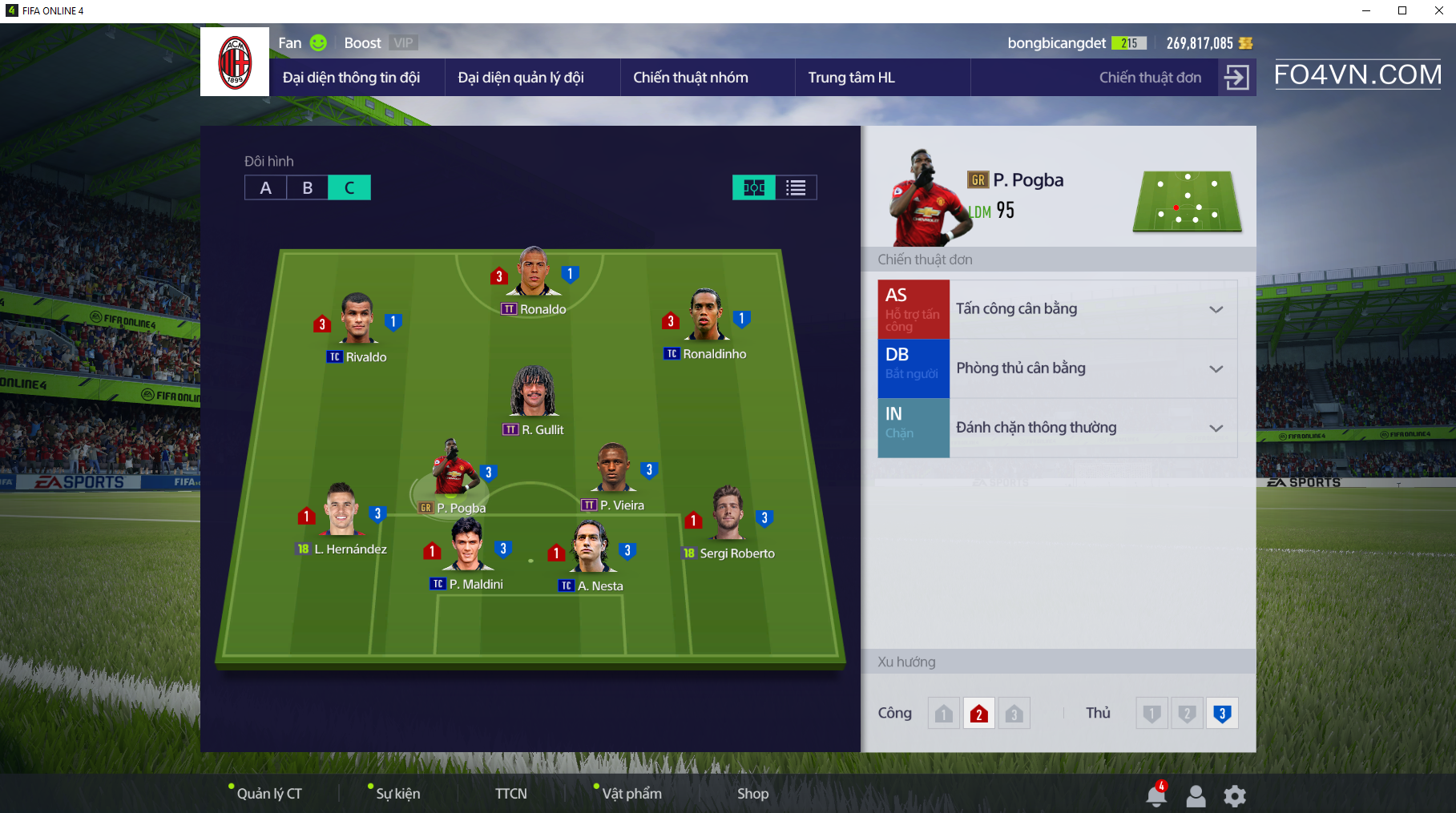Open the Chiến thuật nhóm tab
Screen dimensions: 1456x813
[x=691, y=78]
